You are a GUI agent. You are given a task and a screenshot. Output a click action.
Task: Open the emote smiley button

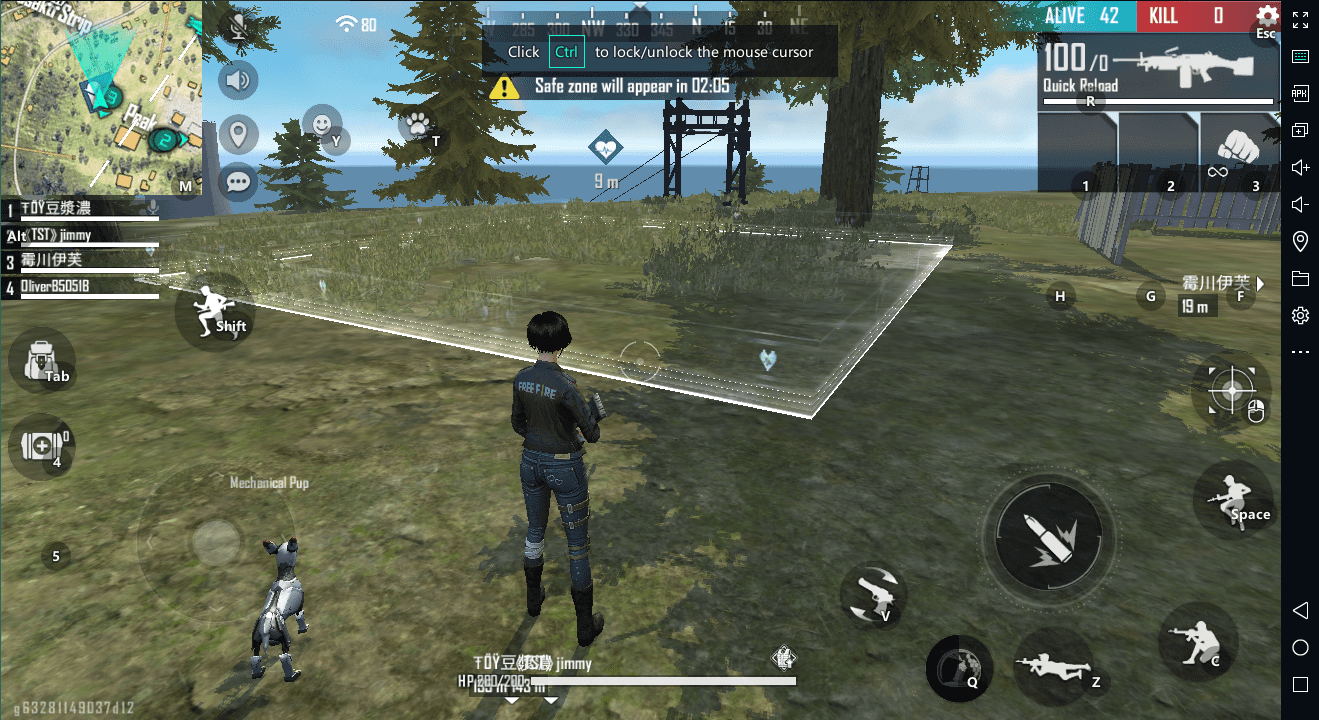click(x=322, y=125)
